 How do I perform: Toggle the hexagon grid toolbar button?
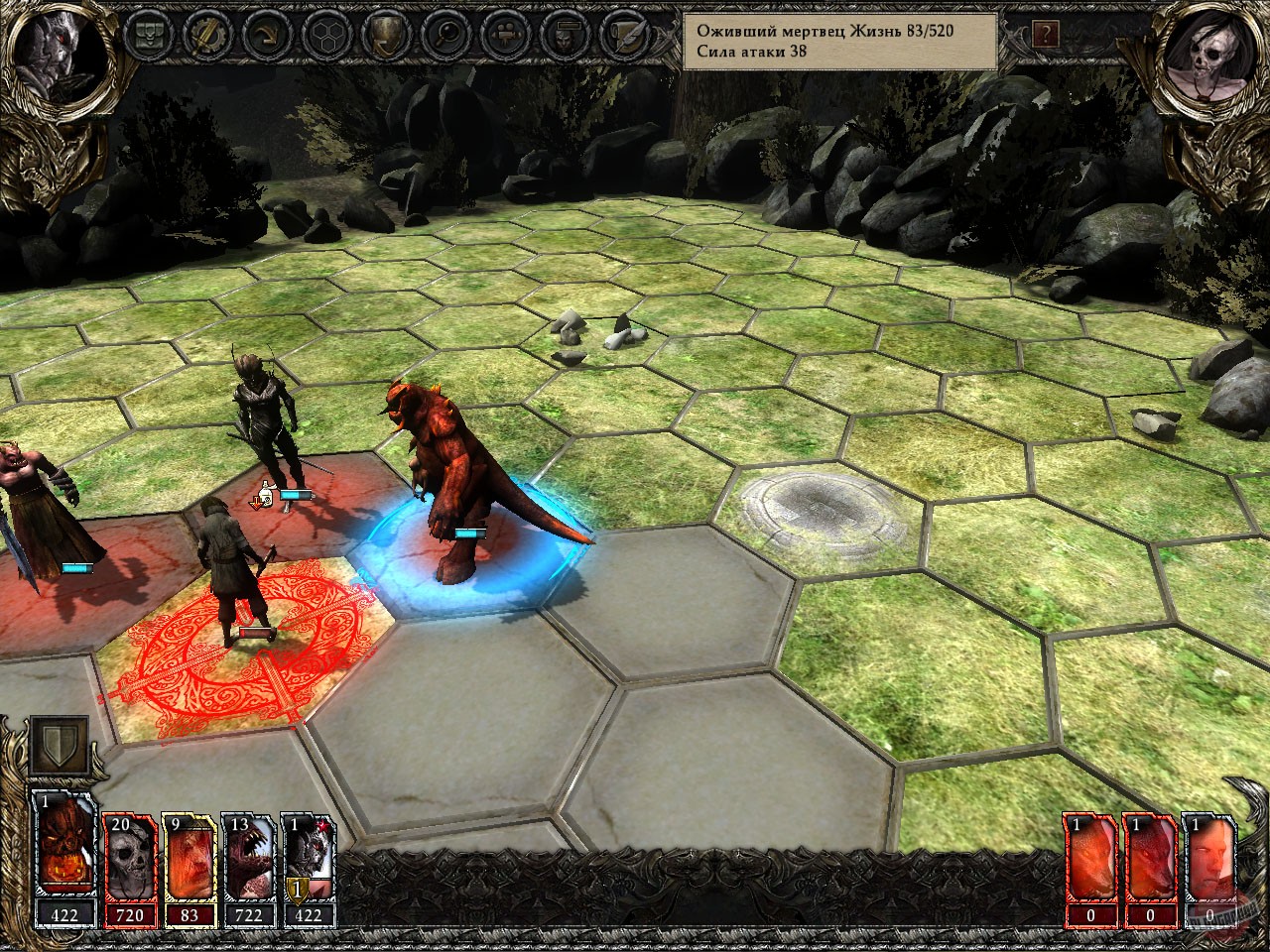pyautogui.click(x=325, y=34)
